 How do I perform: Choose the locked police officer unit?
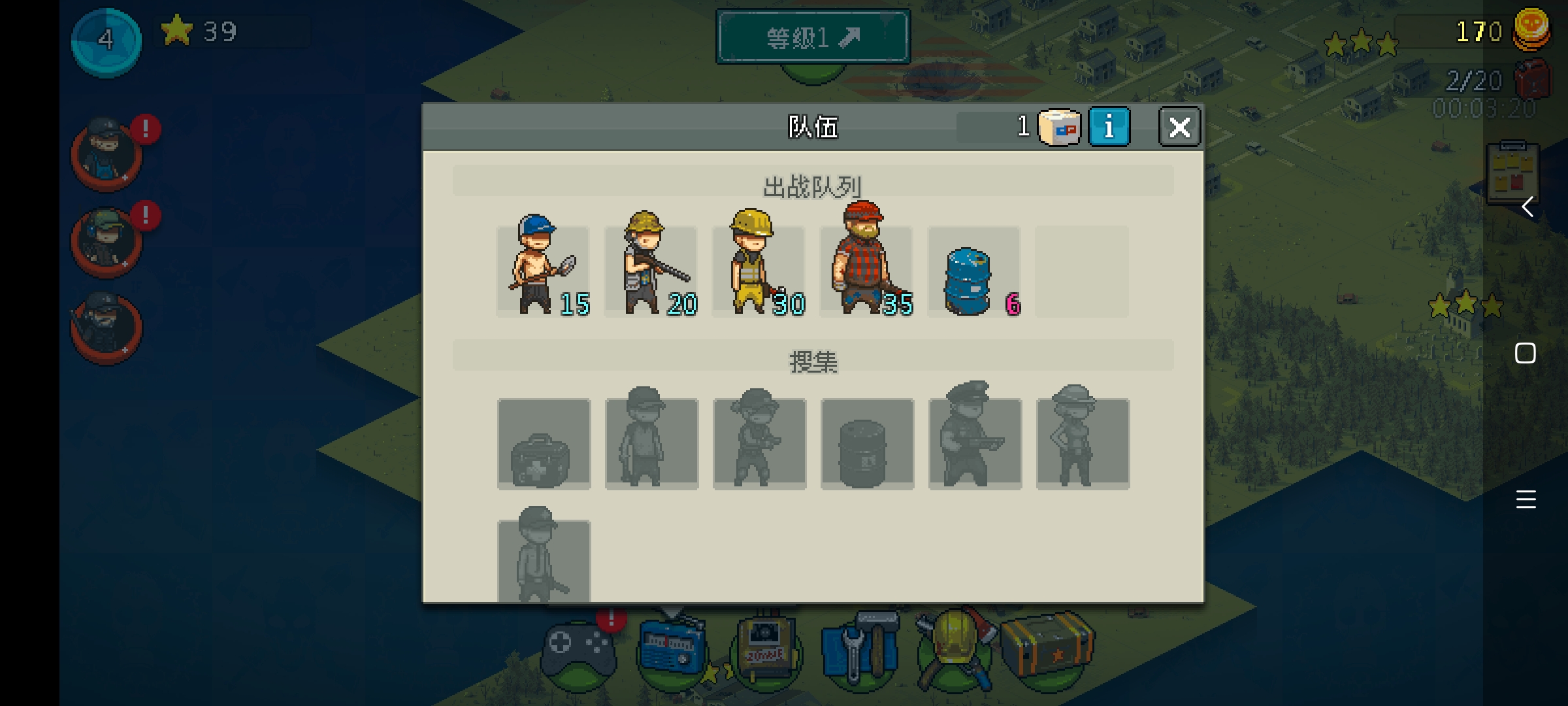[x=975, y=443]
